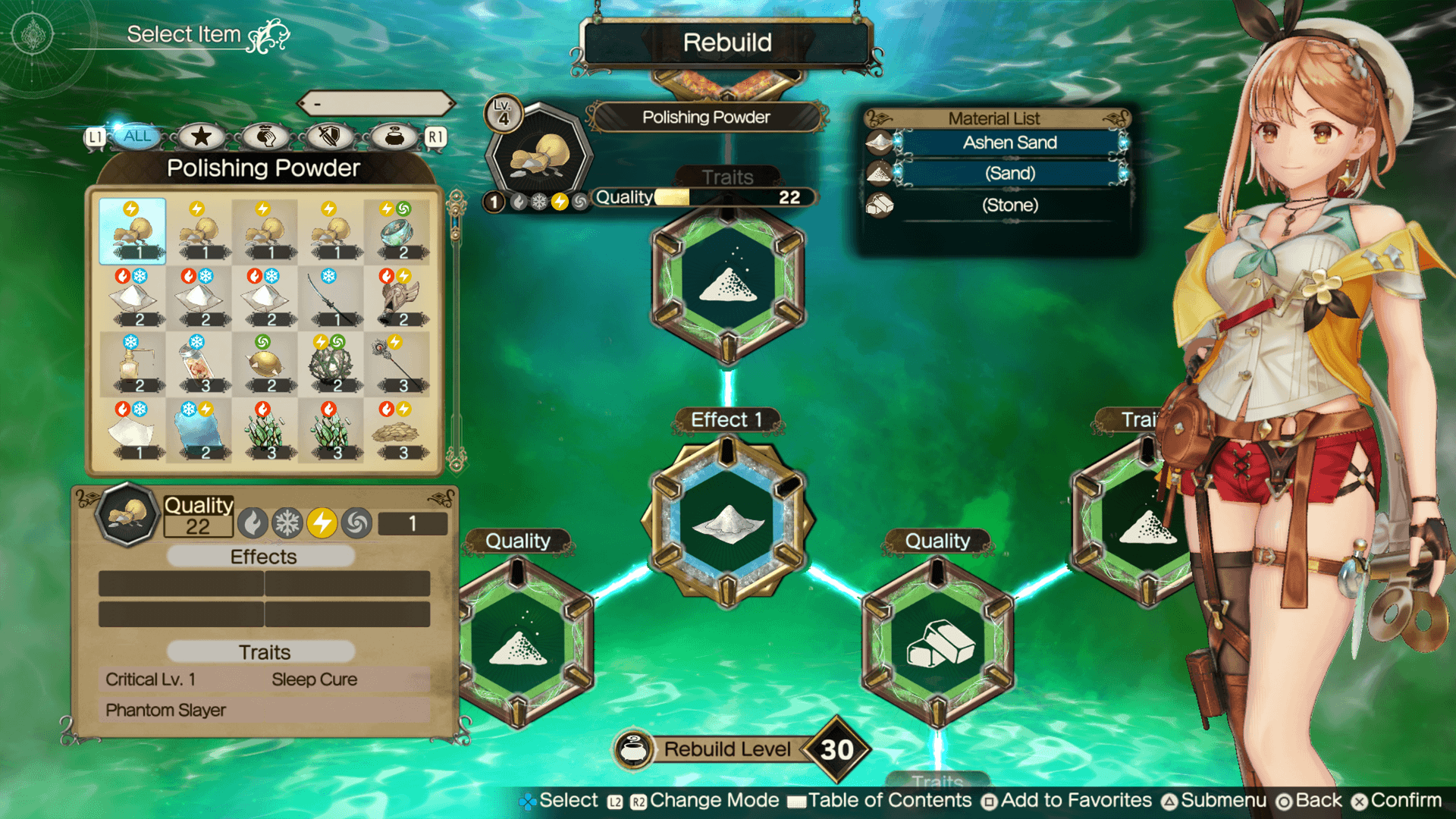Choose the long curved blade item
The image size is (1456, 819).
[x=331, y=298]
